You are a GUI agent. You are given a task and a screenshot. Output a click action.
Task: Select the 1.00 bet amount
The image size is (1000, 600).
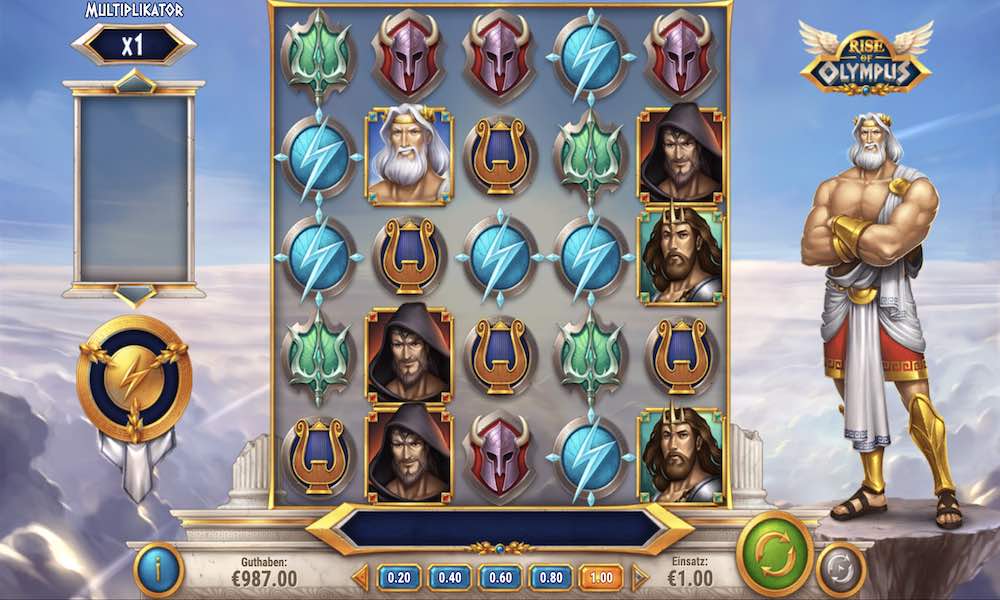pos(600,577)
